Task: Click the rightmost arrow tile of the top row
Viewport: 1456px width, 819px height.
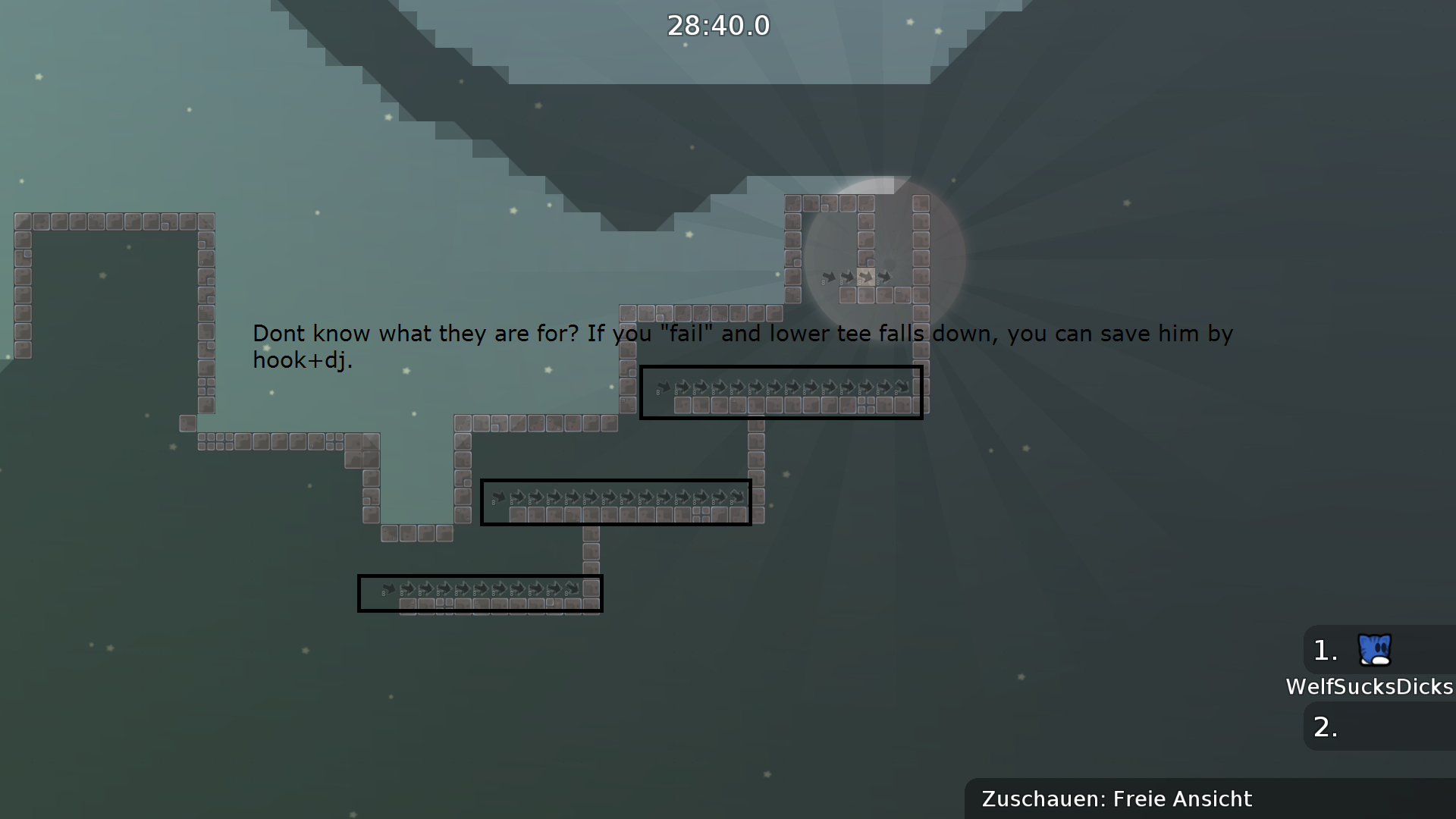Action: pyautogui.click(x=902, y=389)
